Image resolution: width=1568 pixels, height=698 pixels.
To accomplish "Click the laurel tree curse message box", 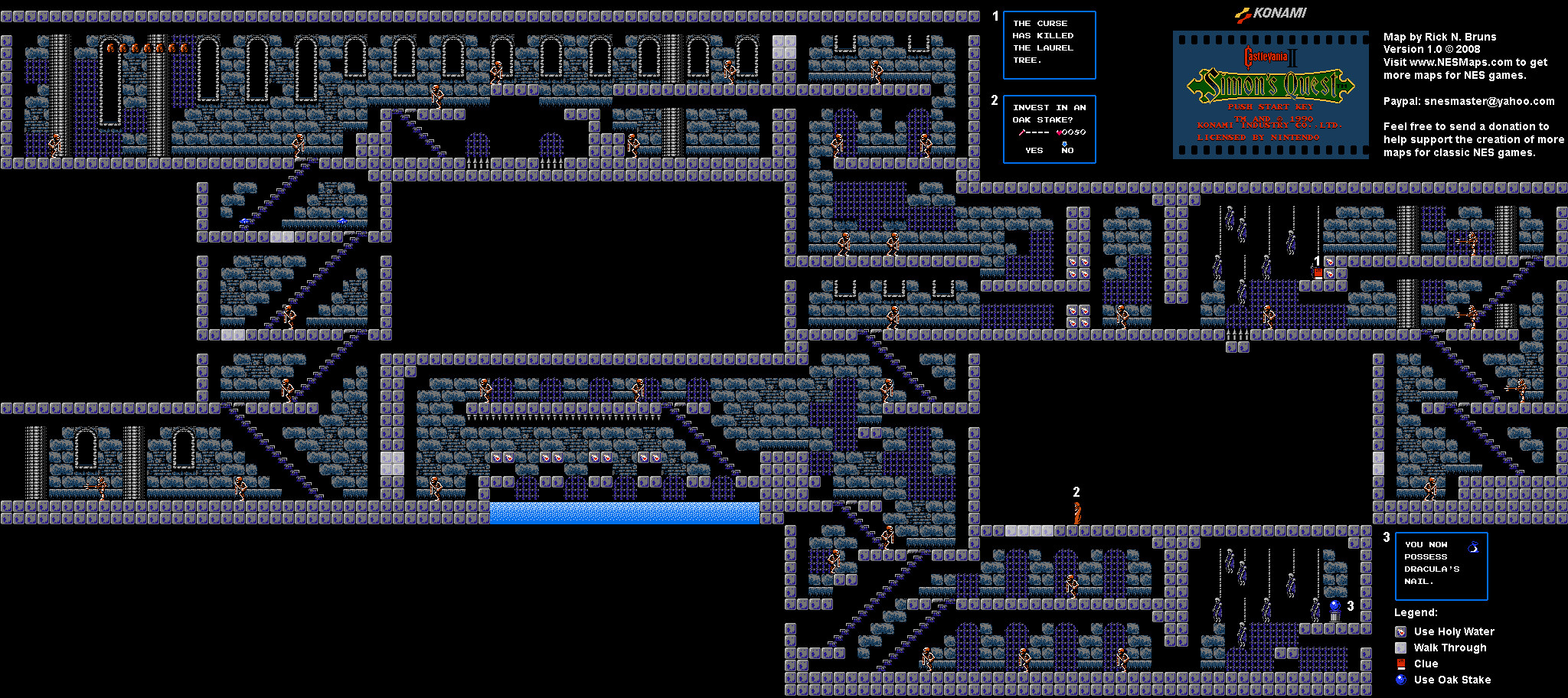I will [x=1048, y=44].
